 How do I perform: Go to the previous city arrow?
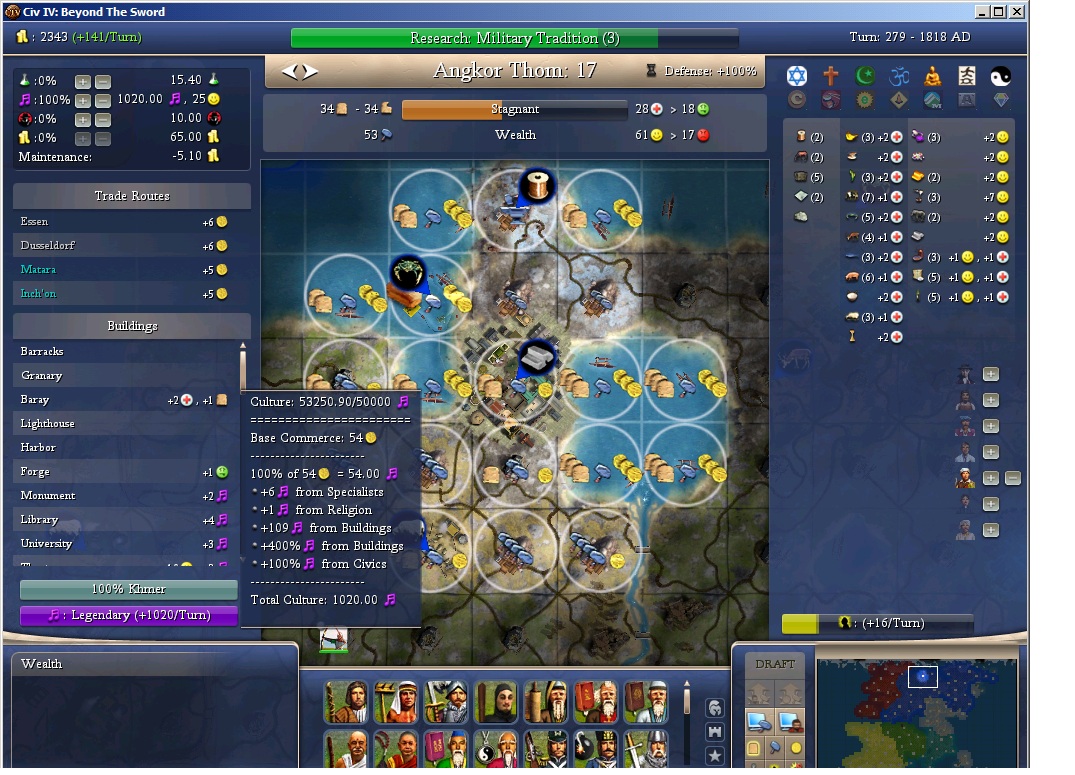pos(290,71)
